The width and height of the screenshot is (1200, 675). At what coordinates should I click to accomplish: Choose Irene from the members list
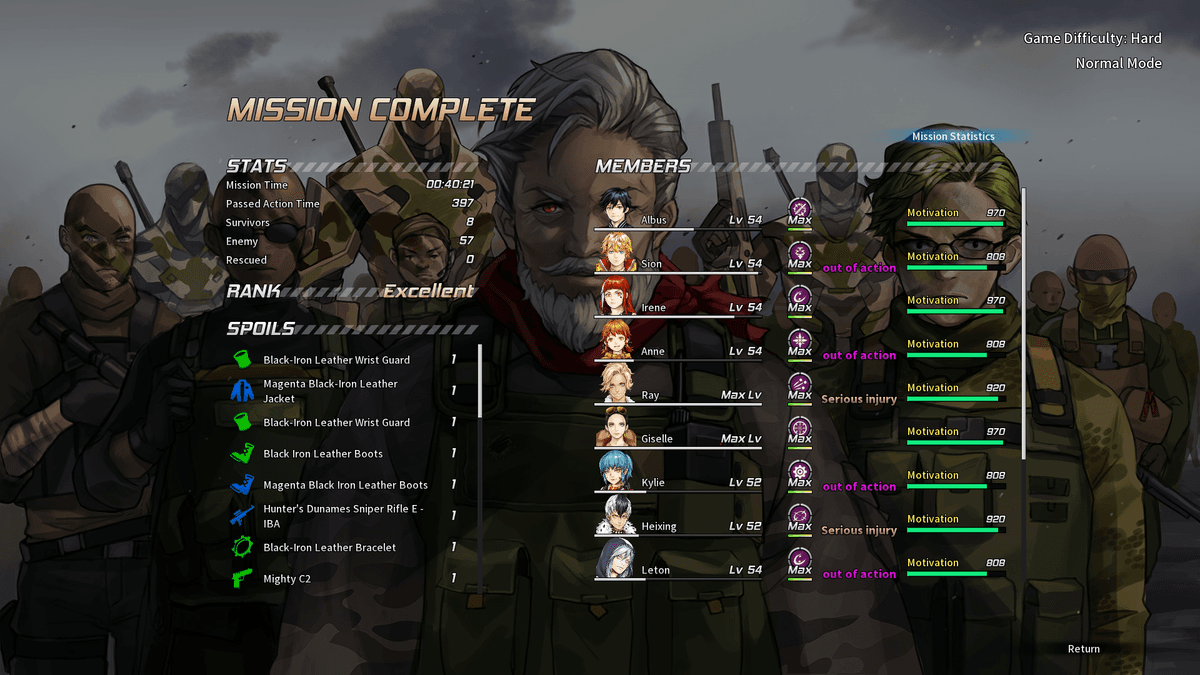(679, 308)
